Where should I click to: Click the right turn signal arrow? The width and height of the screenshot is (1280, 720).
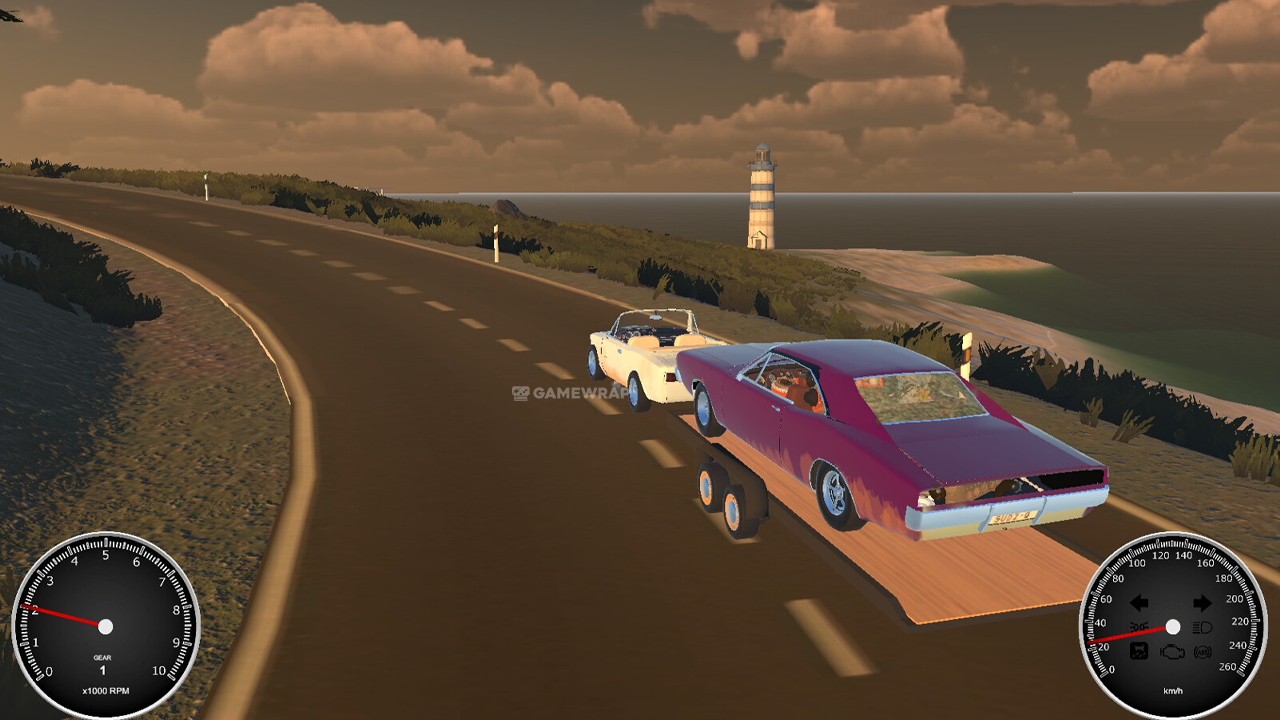(x=1202, y=603)
